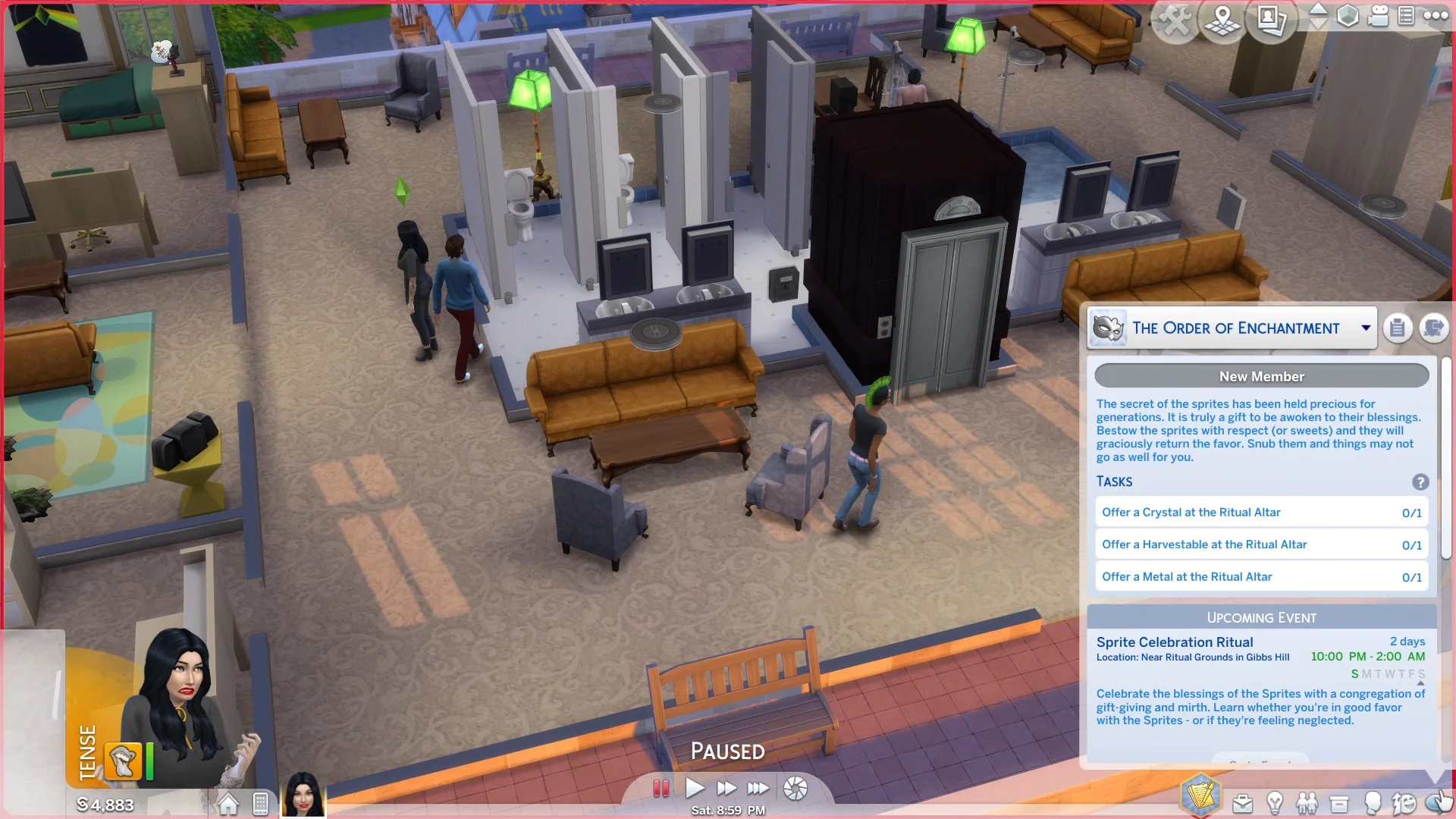Open the Aspirations lightbulb panel

pyautogui.click(x=1276, y=802)
